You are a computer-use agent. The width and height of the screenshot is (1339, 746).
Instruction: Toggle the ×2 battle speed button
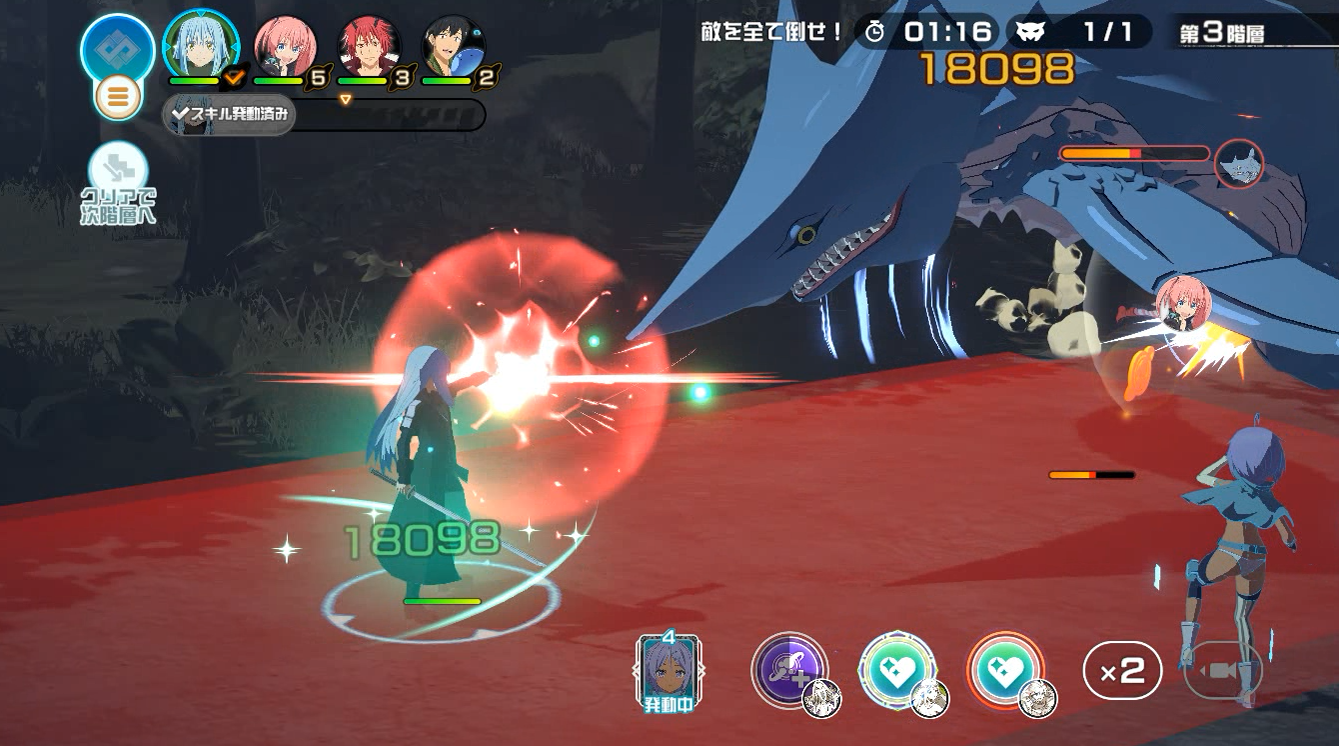tap(1122, 671)
